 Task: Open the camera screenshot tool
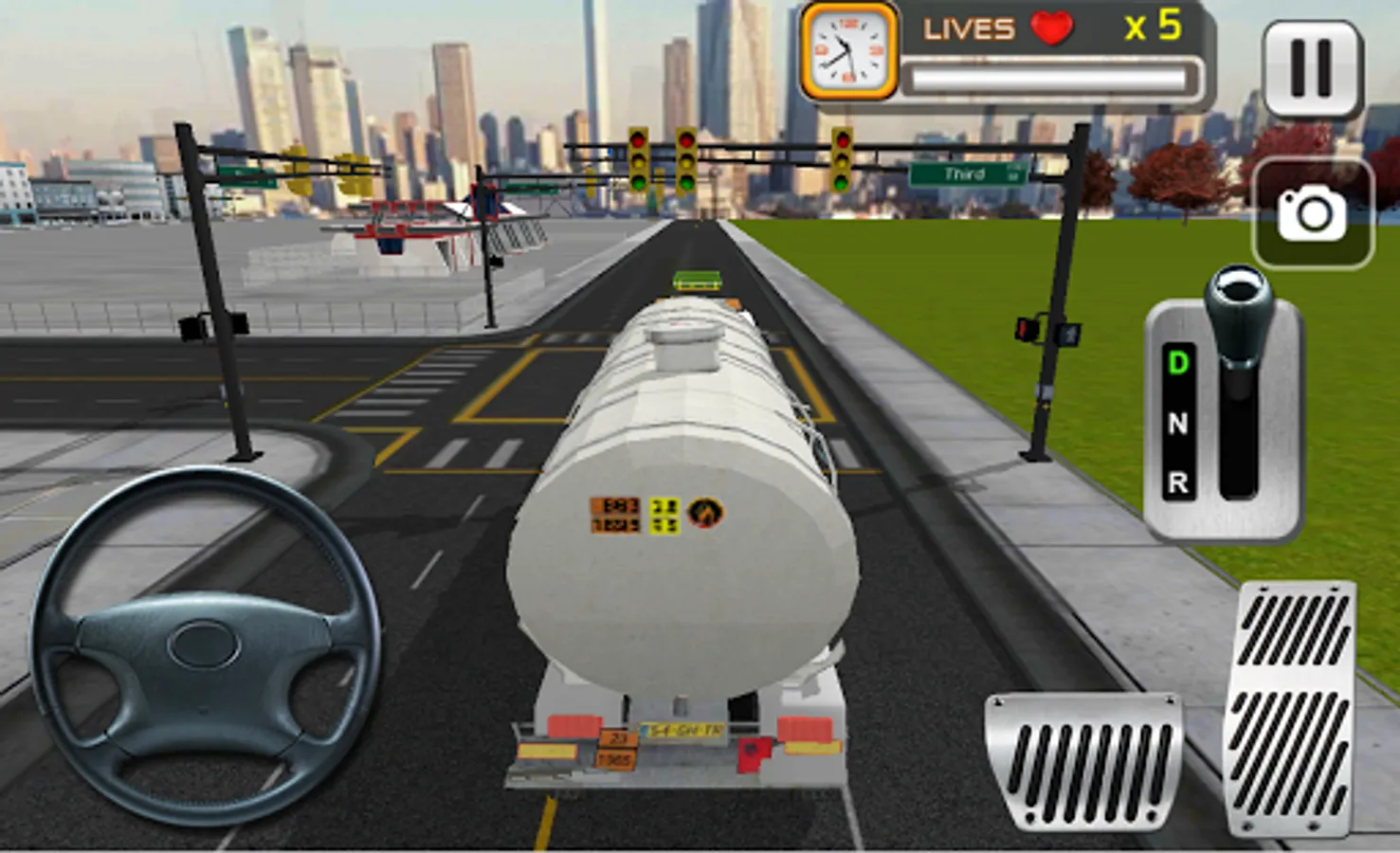click(x=1313, y=212)
